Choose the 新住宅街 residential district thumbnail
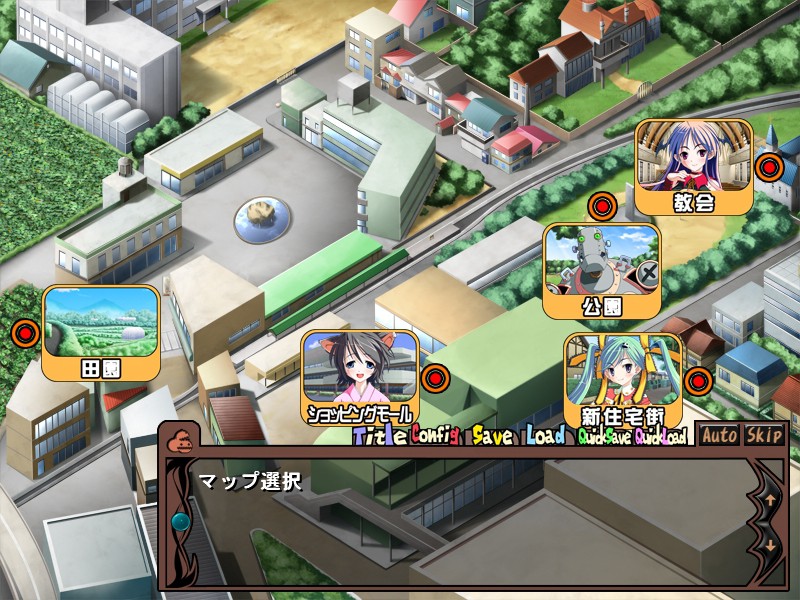Image resolution: width=800 pixels, height=600 pixels. [x=623, y=380]
